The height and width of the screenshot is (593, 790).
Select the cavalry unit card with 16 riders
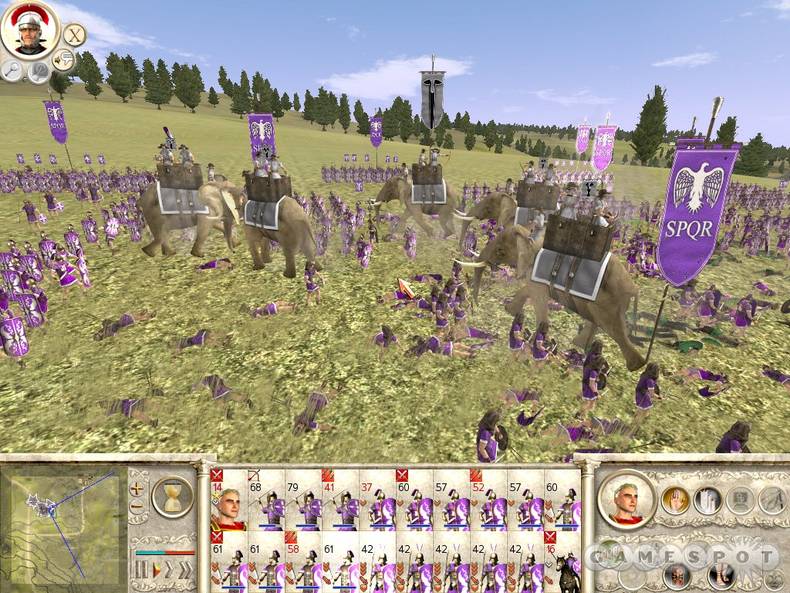[562, 562]
